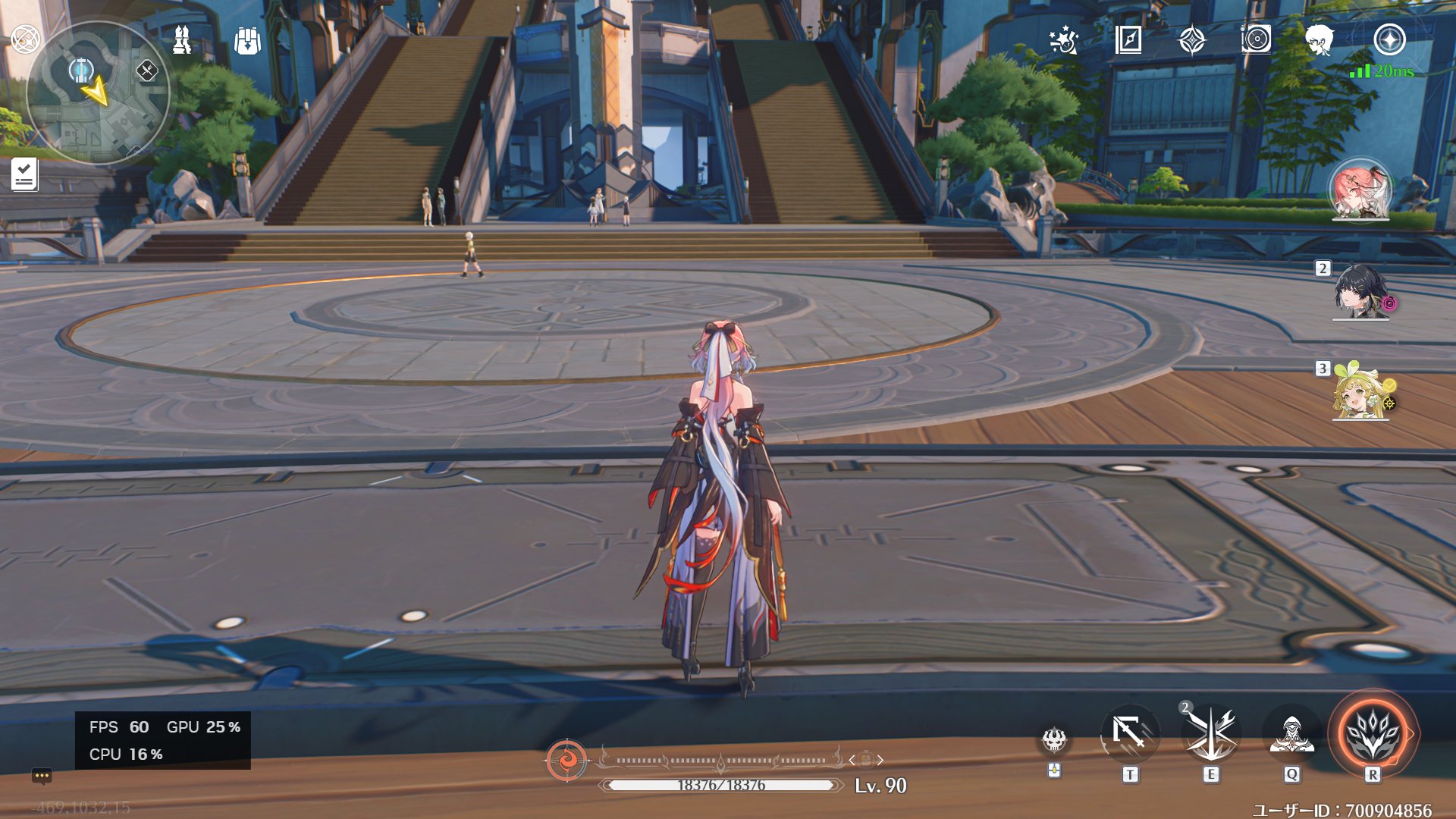
Task: Trigger the hooded figure echo skill
Action: pos(1291,734)
